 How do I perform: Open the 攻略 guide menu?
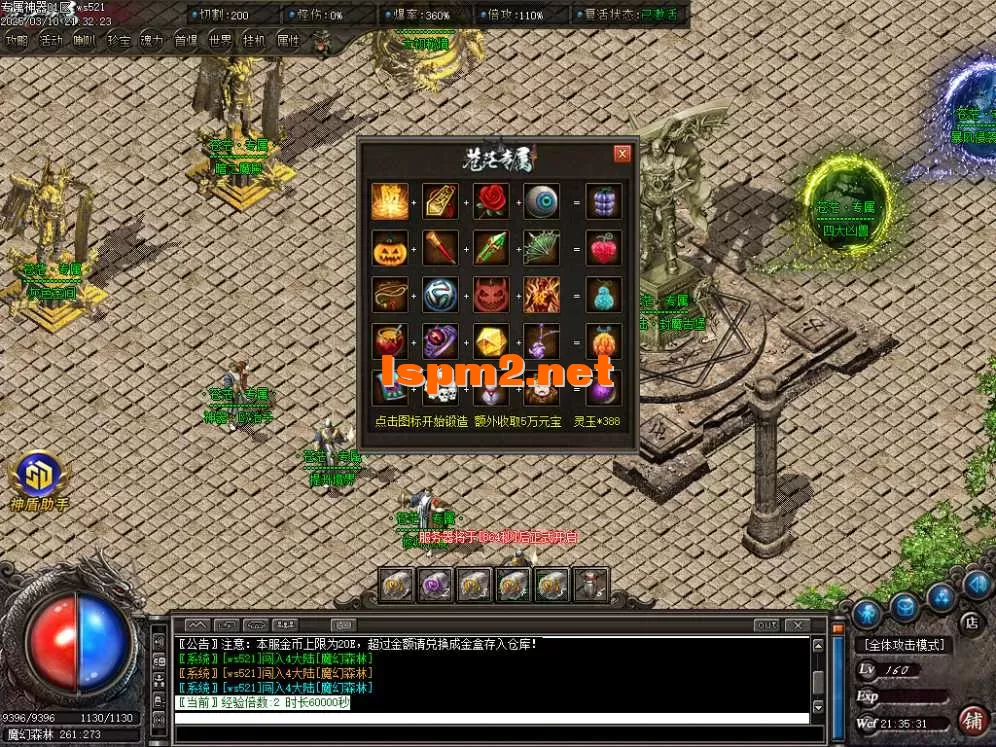tap(16, 41)
